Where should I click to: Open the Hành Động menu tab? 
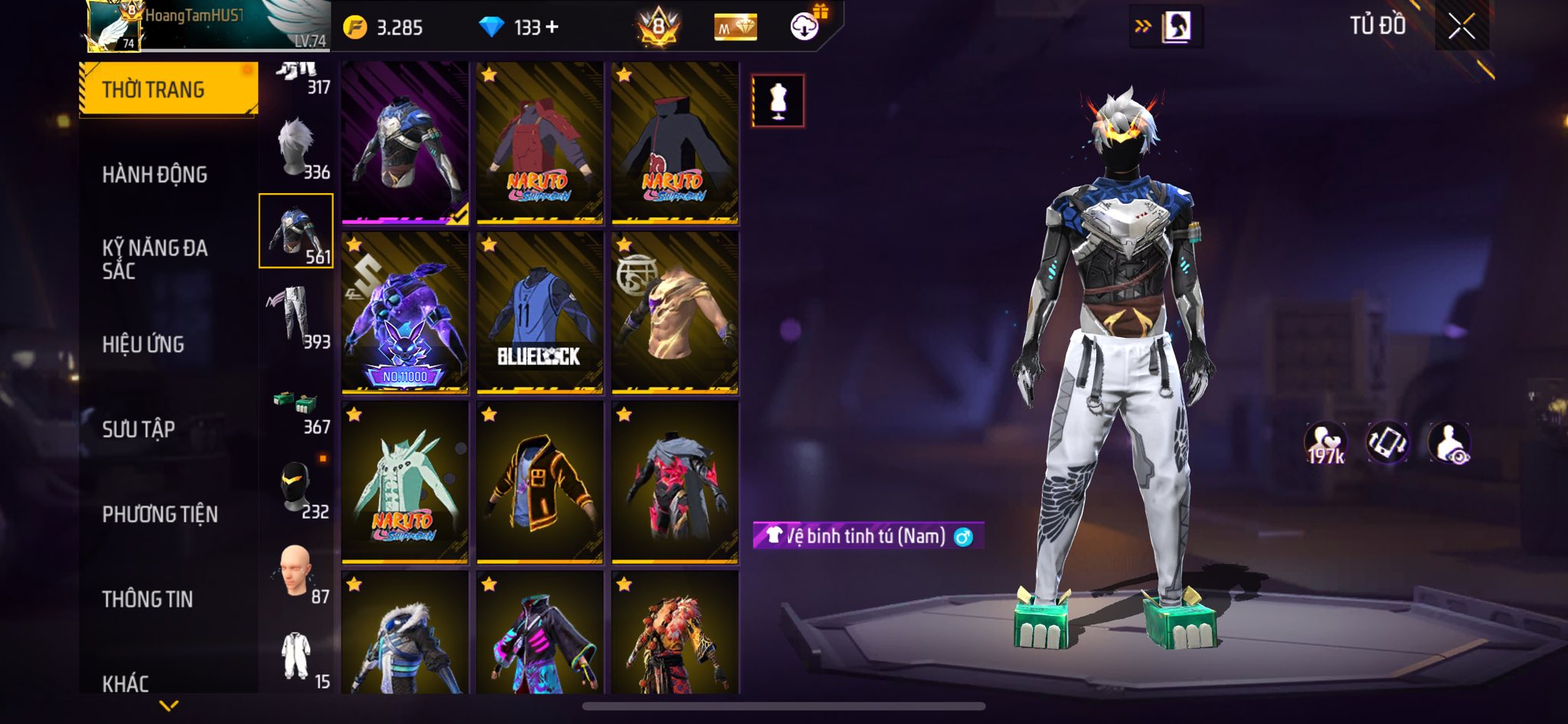pos(155,175)
